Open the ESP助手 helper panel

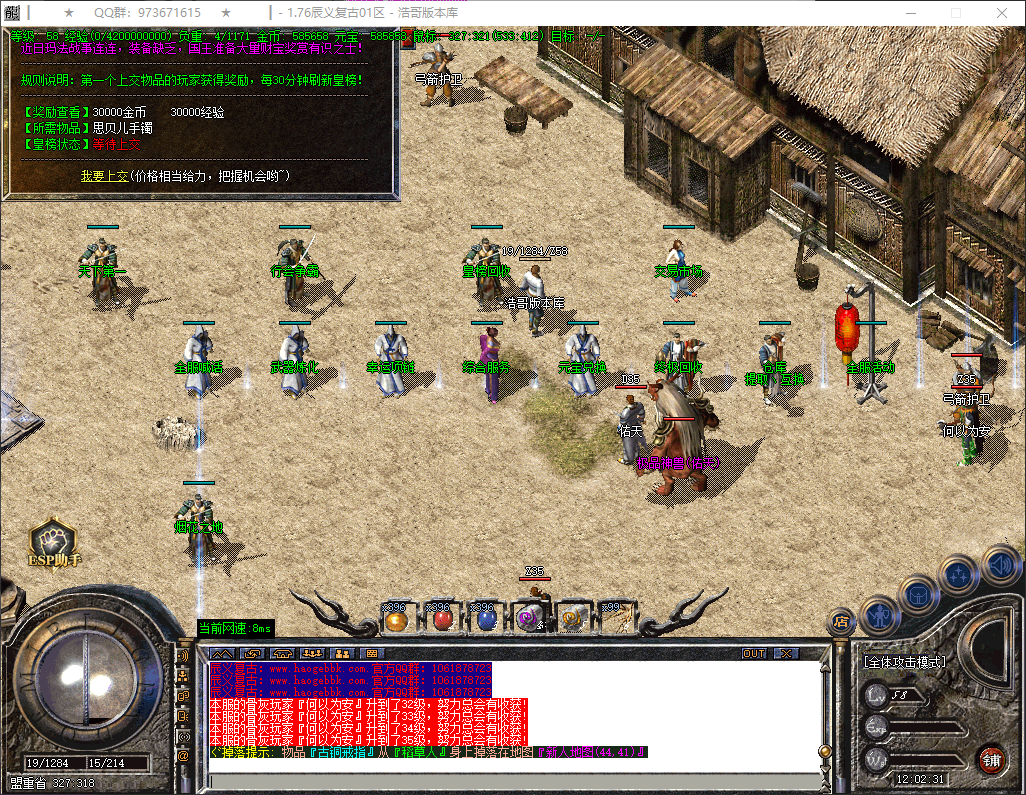click(x=53, y=543)
